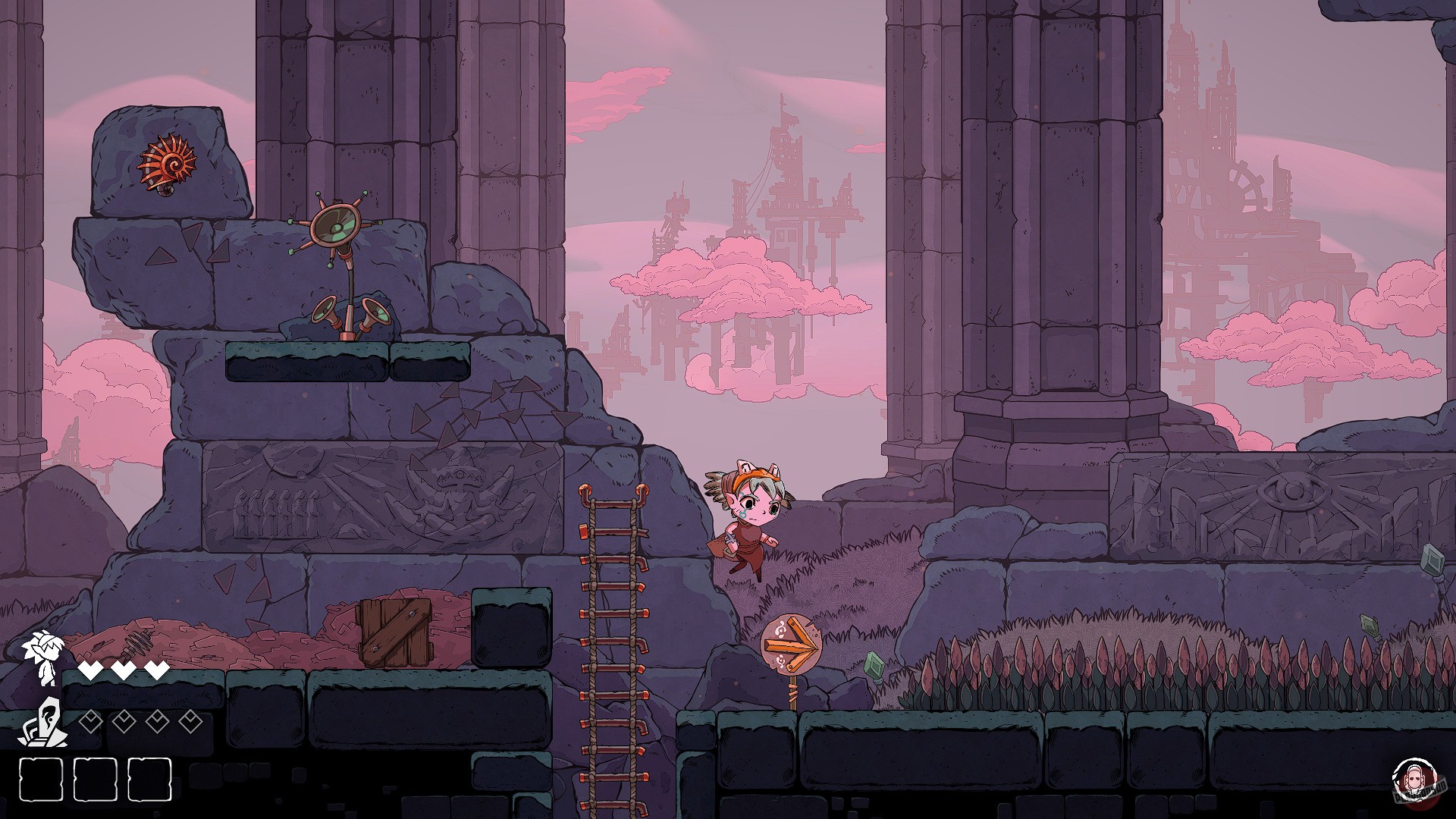Toggle the first white heart in the health bar

coord(90,670)
